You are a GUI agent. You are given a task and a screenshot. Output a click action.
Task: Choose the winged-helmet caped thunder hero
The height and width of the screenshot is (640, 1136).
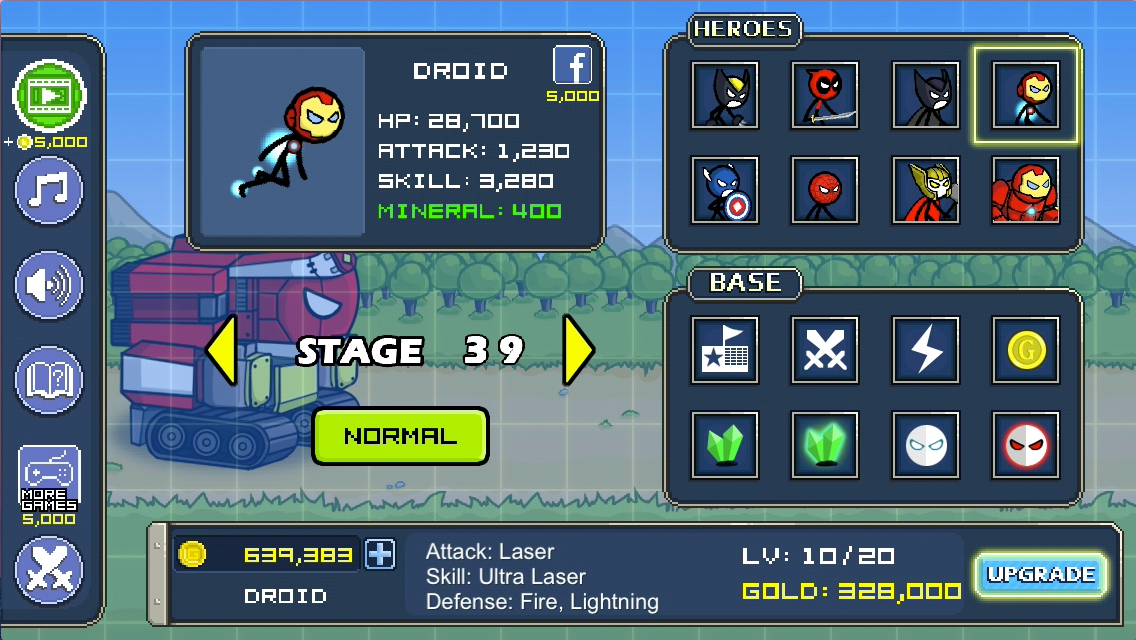click(x=926, y=189)
